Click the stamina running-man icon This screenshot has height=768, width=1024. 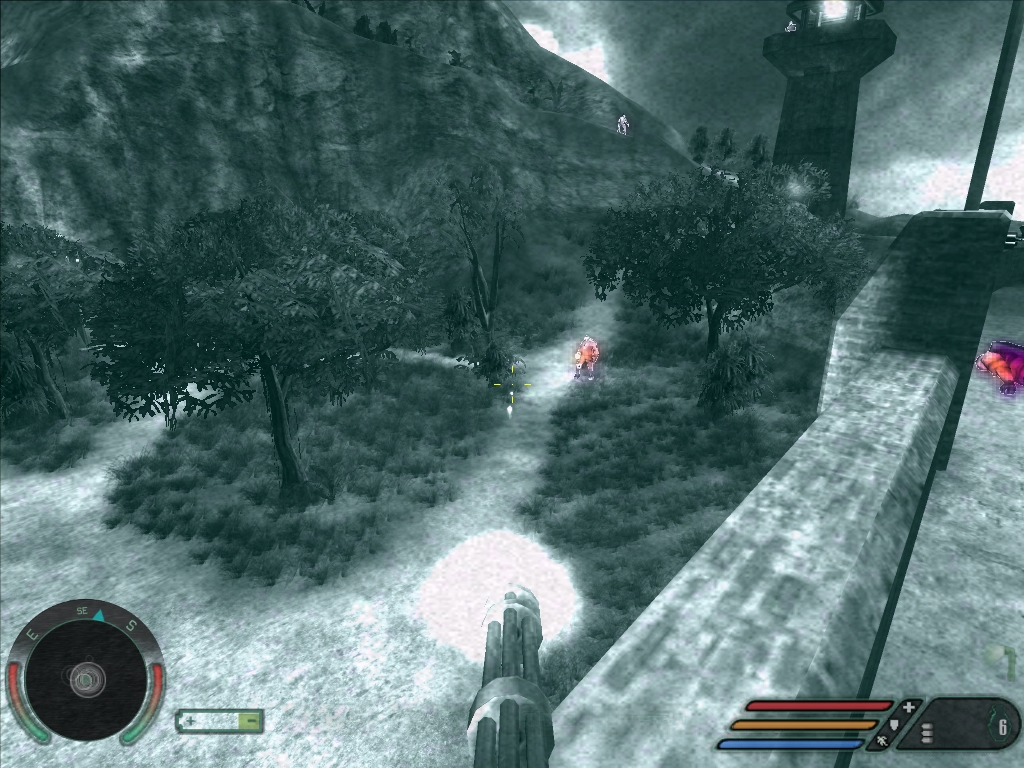point(882,742)
